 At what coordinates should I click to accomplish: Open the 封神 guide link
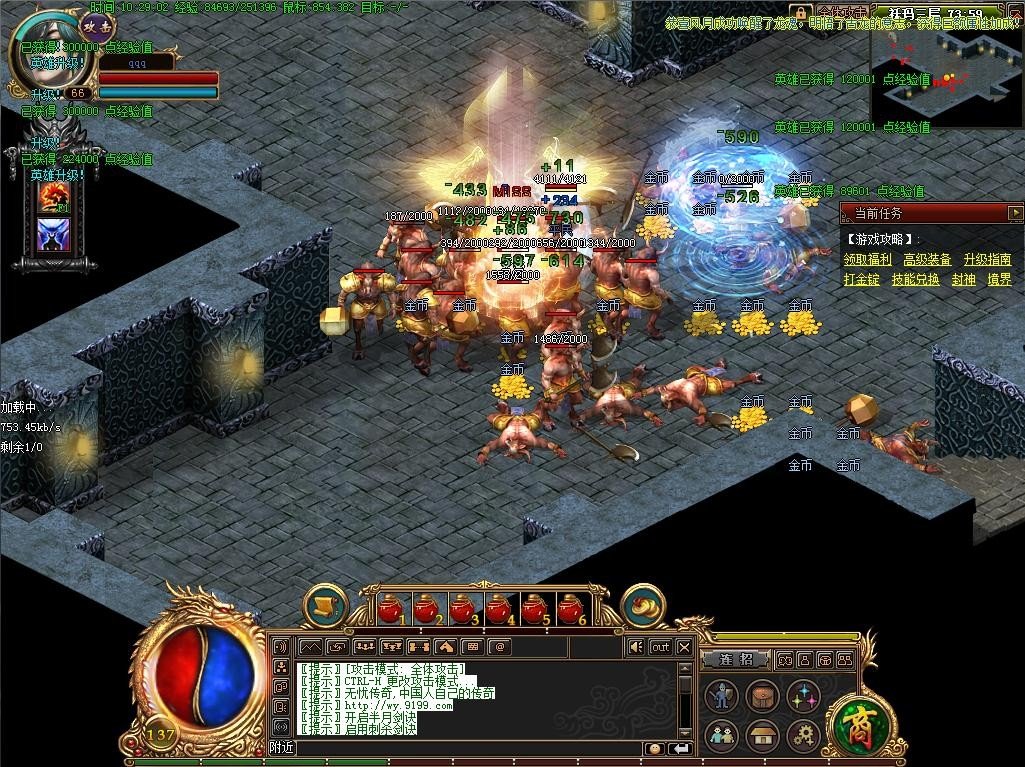[963, 280]
